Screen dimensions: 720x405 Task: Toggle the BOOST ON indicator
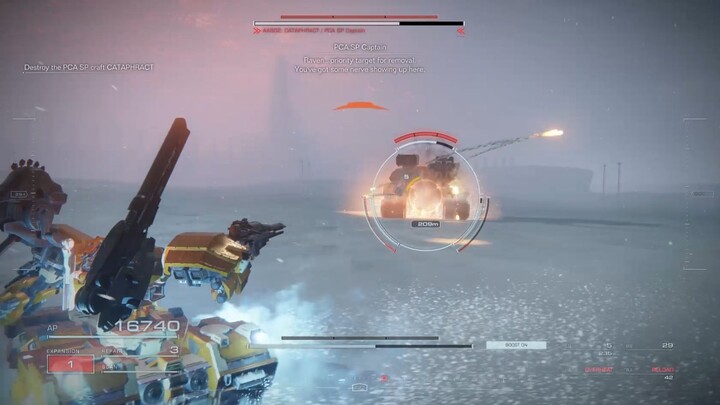click(x=516, y=345)
